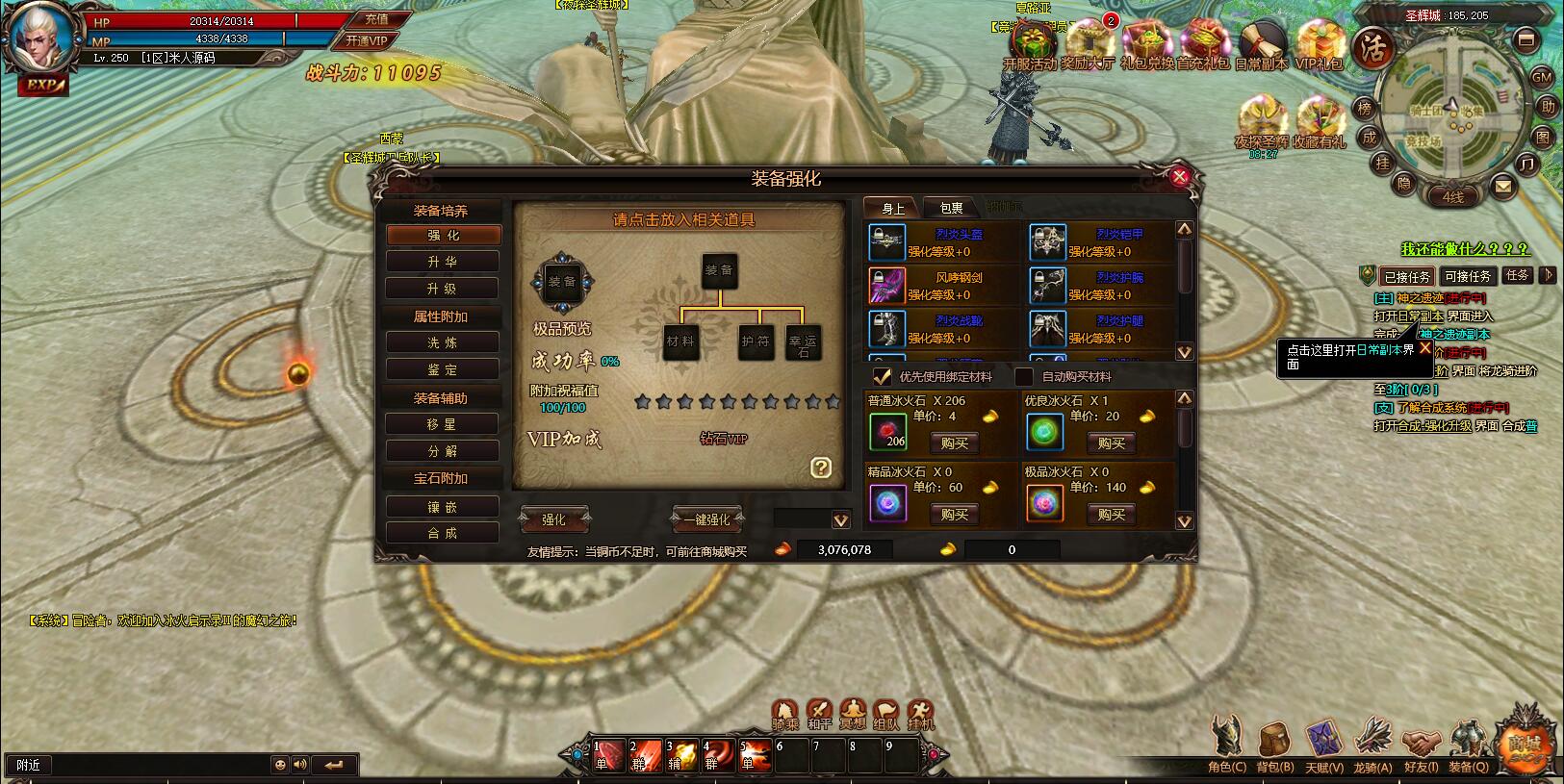
Task: Open the 商城 shop button
Action: pos(1524,744)
